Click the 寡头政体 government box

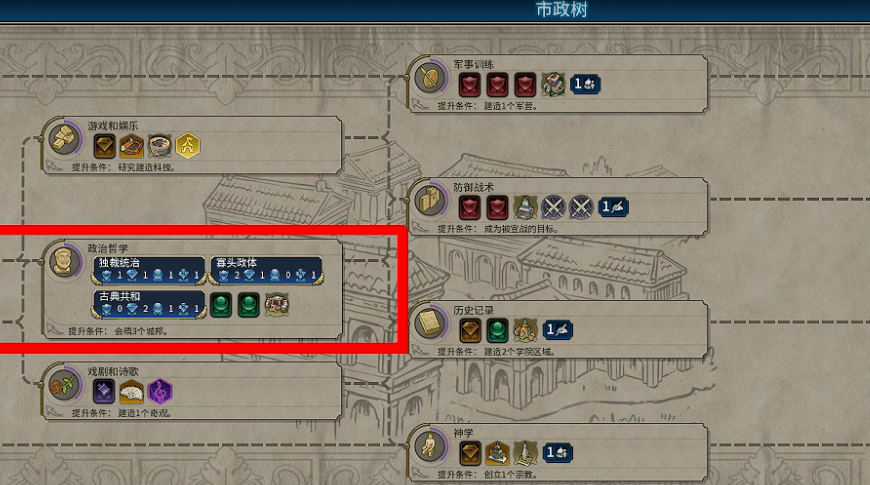[x=266, y=270]
